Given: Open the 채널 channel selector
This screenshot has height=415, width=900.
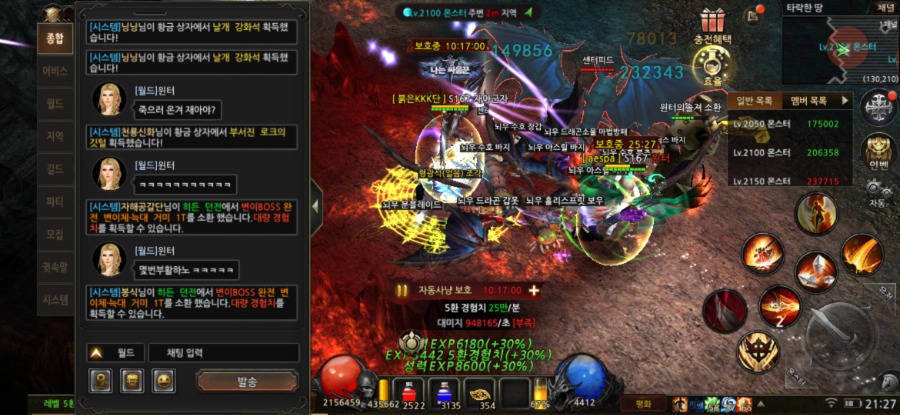Looking at the screenshot, I should [x=884, y=7].
